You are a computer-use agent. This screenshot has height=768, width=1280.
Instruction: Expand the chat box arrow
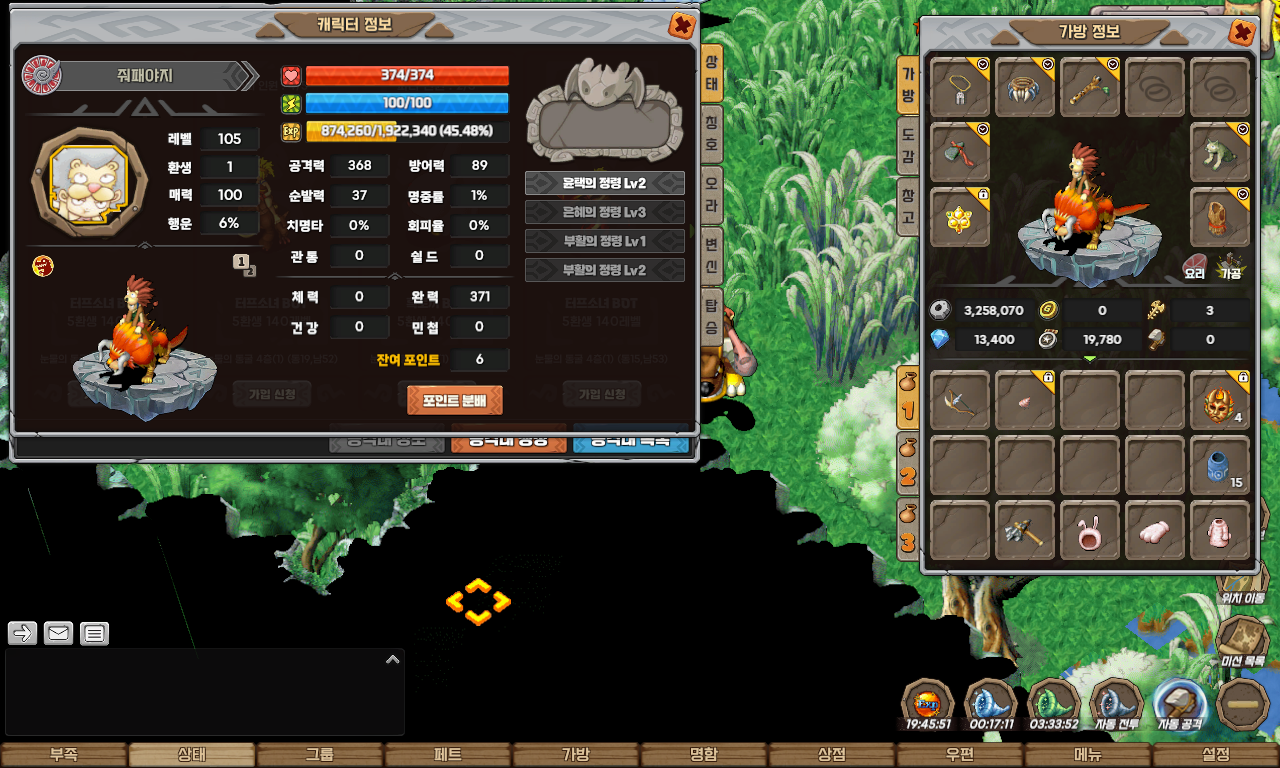pyautogui.click(x=392, y=659)
